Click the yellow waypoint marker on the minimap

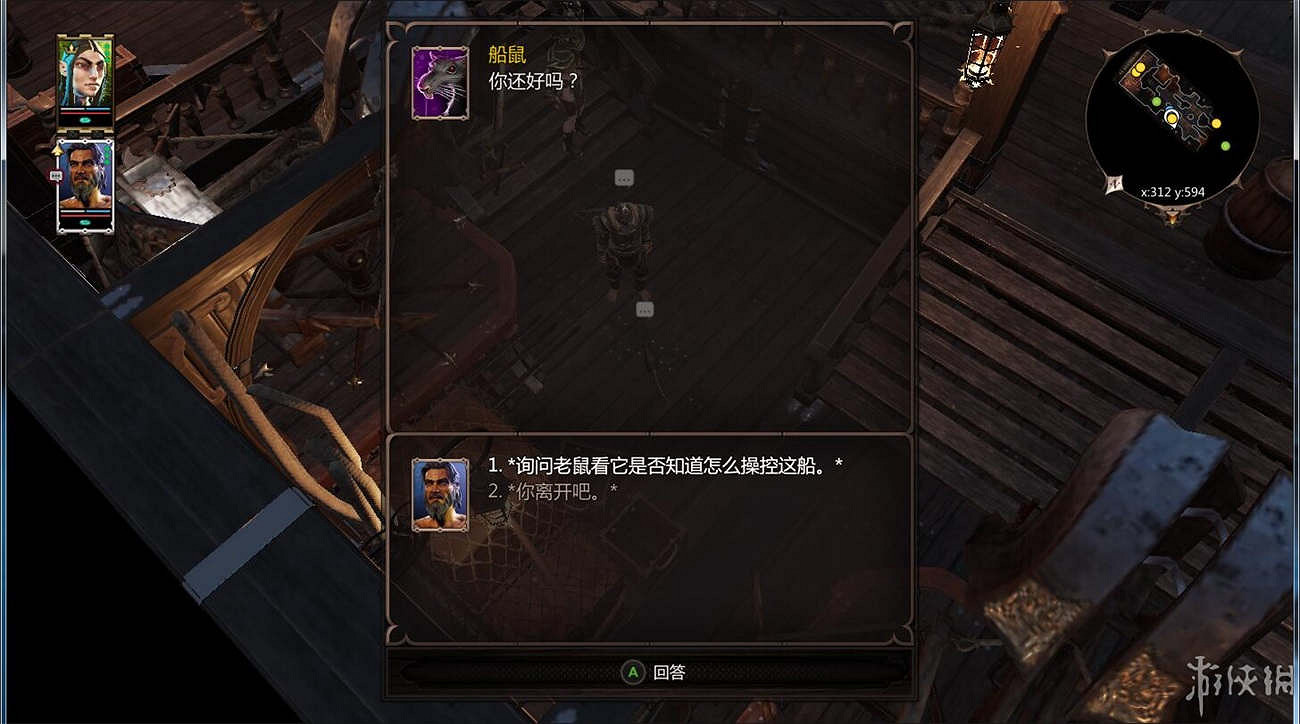coord(1172,119)
